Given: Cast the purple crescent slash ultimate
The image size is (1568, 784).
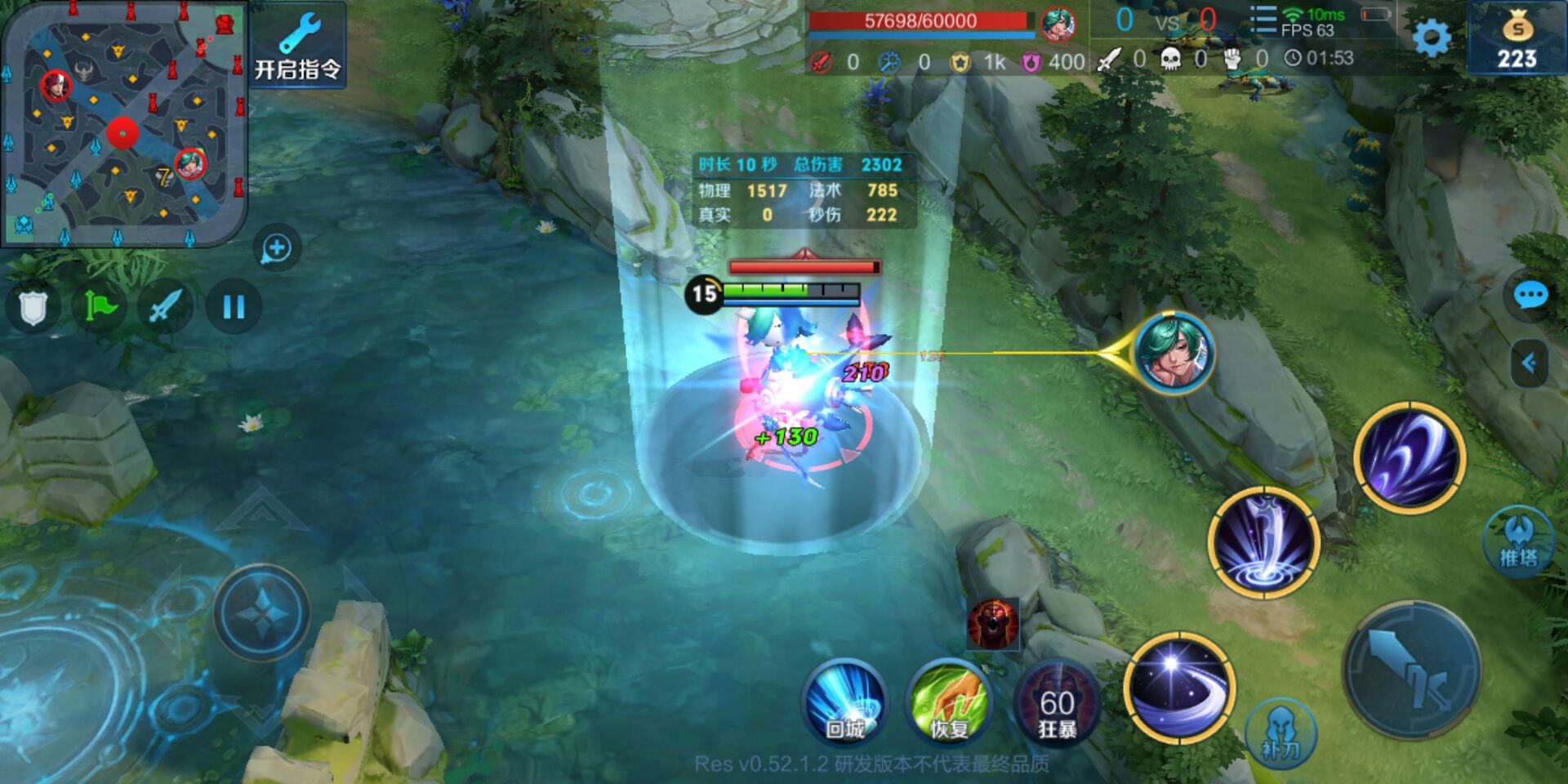Looking at the screenshot, I should click(x=1409, y=457).
